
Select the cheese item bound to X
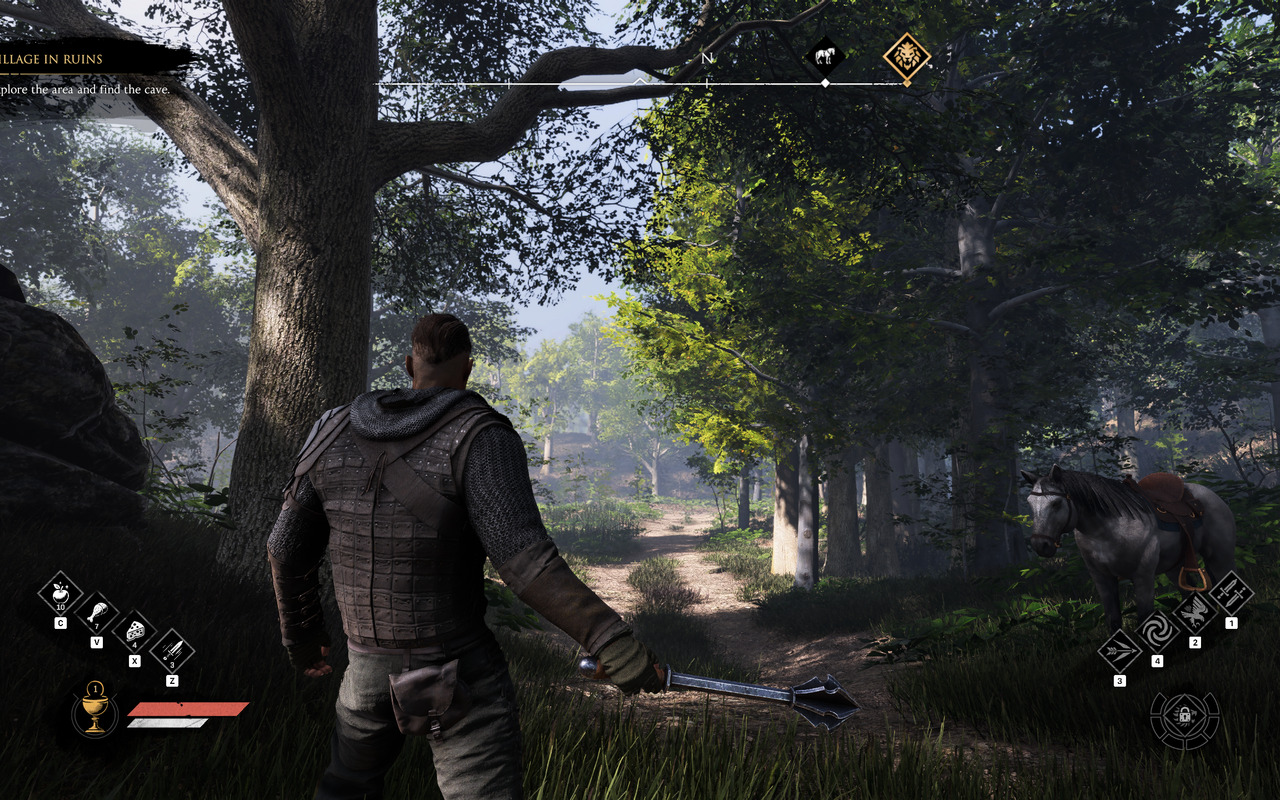tap(135, 632)
